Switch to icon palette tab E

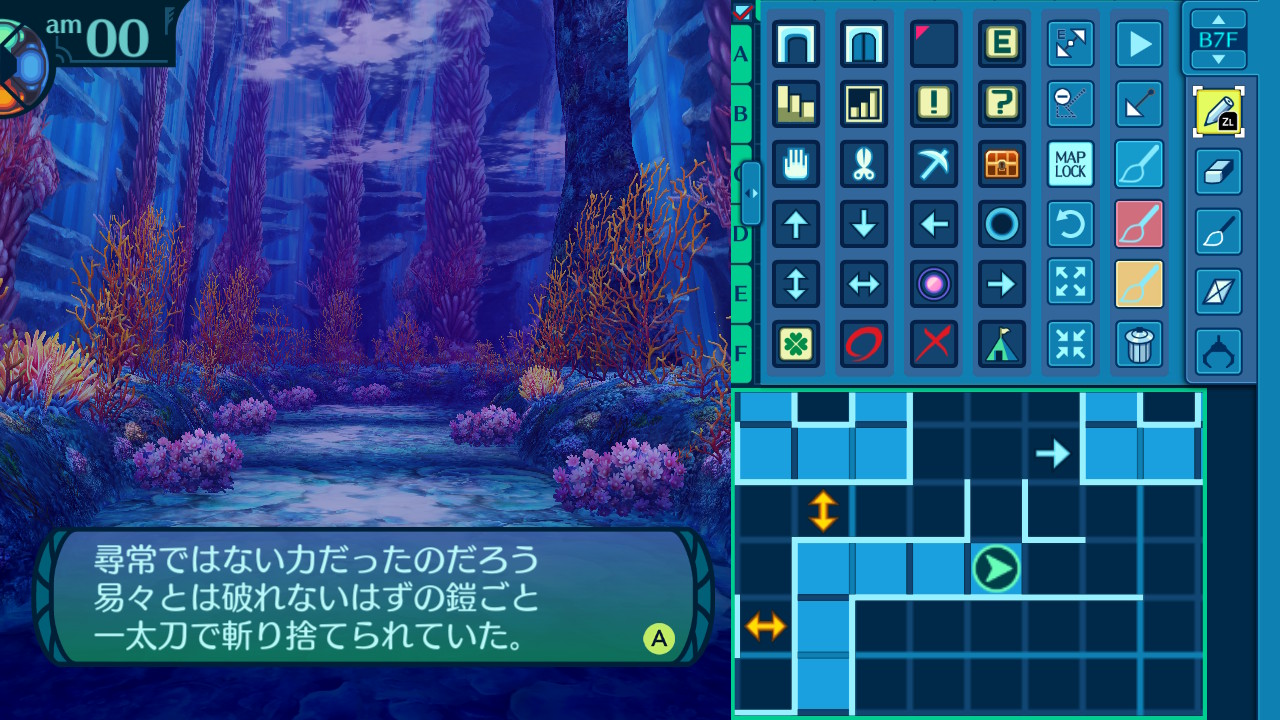(741, 294)
